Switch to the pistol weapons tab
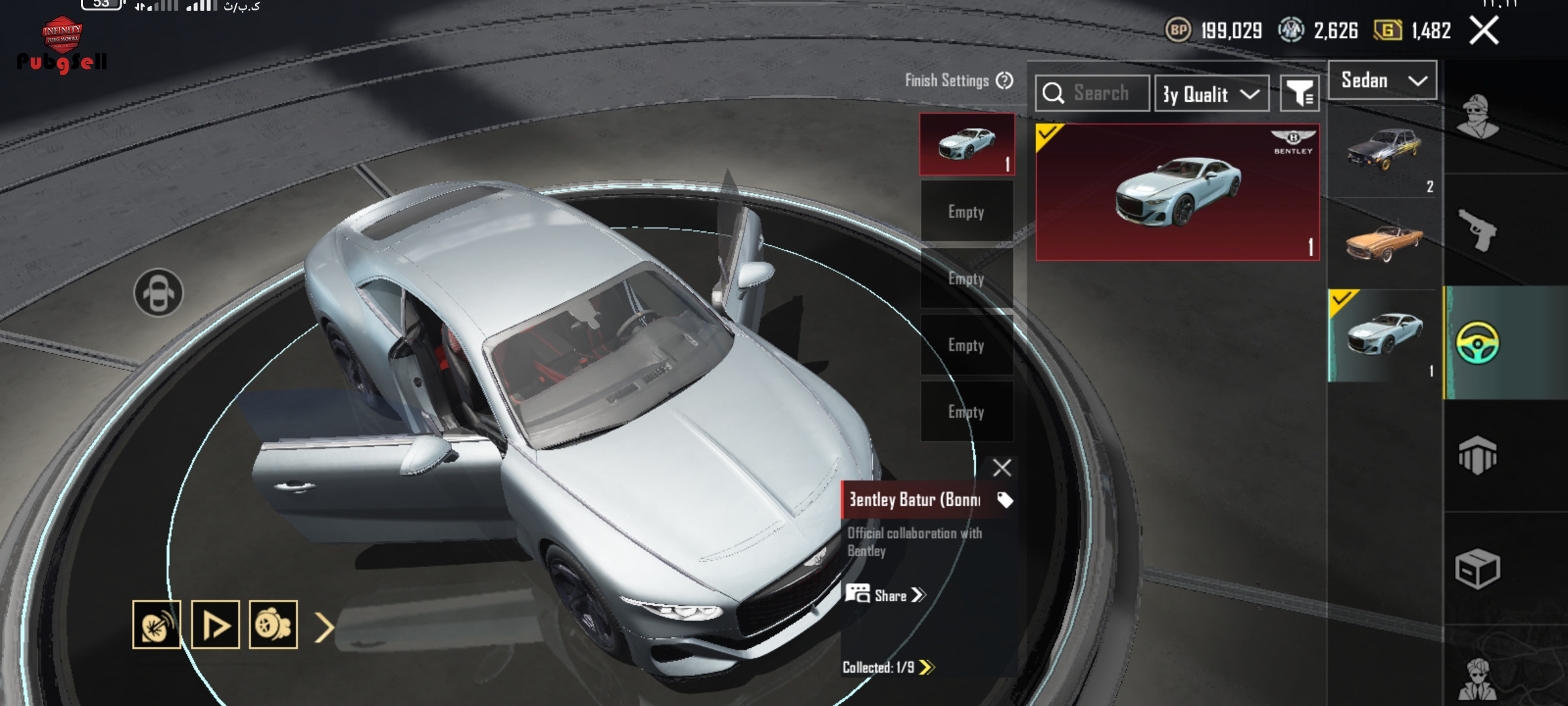The width and height of the screenshot is (1568, 706). click(x=1477, y=229)
